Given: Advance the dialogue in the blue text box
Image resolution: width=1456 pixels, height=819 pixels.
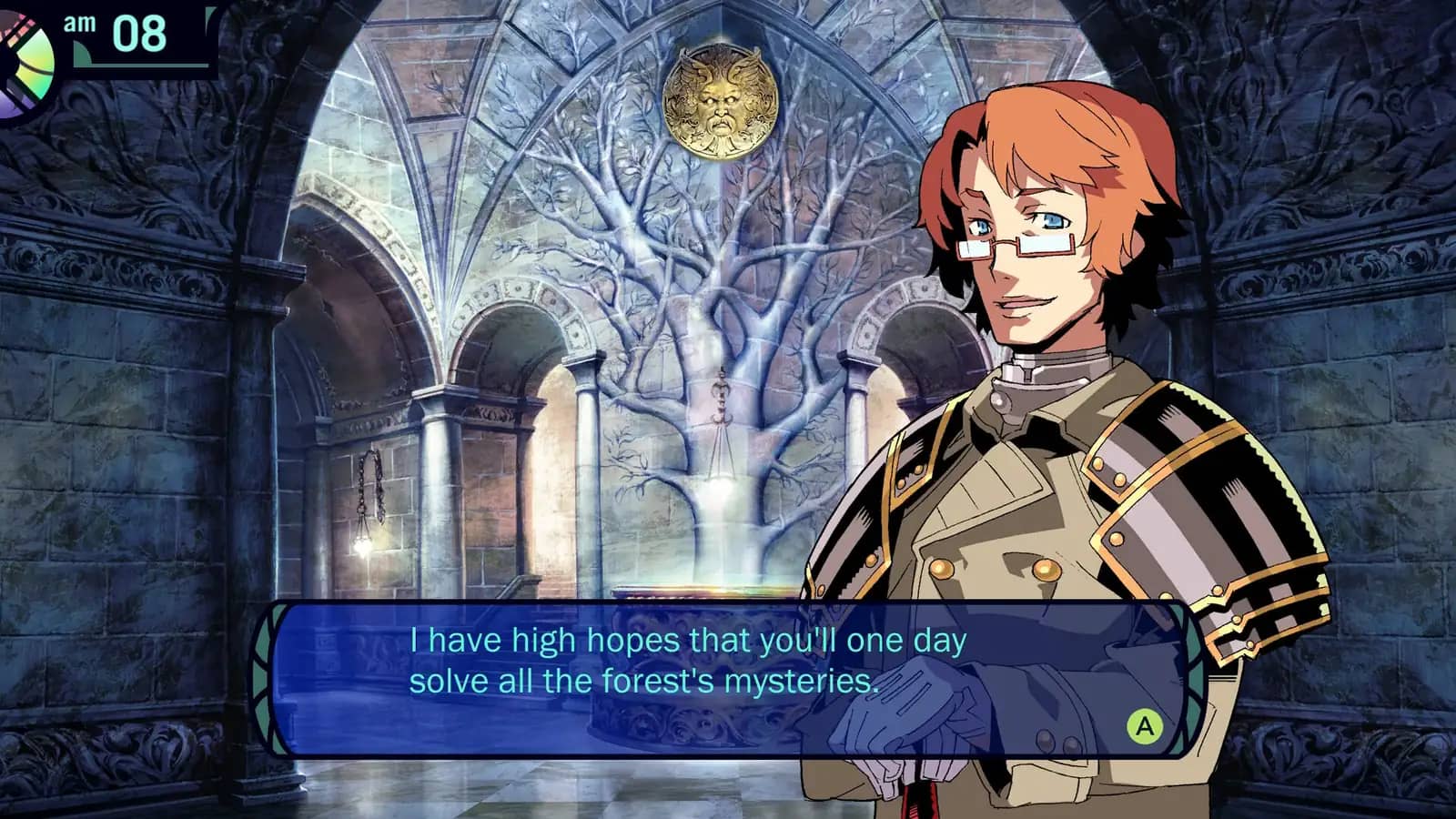Looking at the screenshot, I should (x=1144, y=725).
